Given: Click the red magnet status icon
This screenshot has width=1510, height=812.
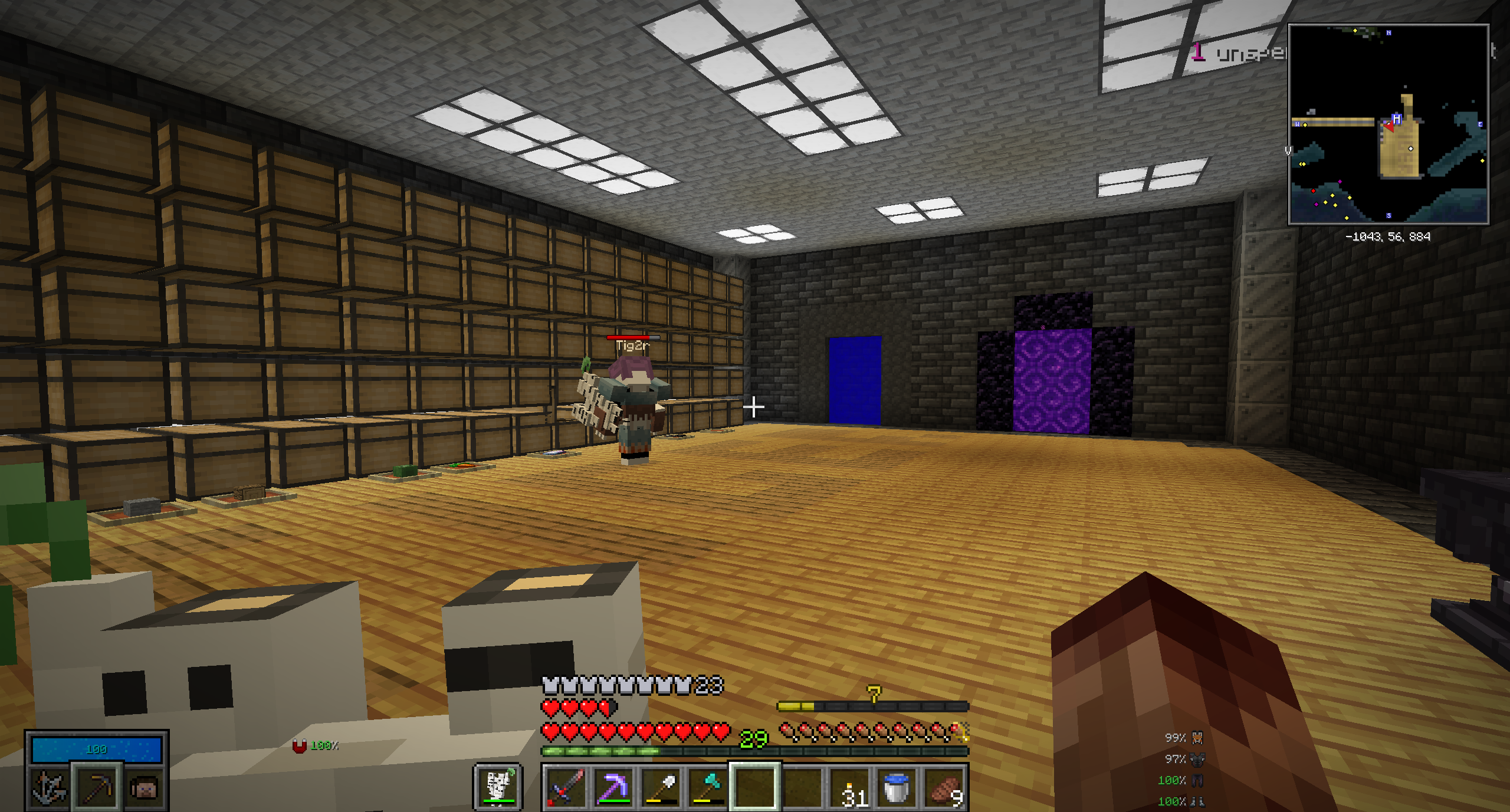Looking at the screenshot, I should pos(300,747).
